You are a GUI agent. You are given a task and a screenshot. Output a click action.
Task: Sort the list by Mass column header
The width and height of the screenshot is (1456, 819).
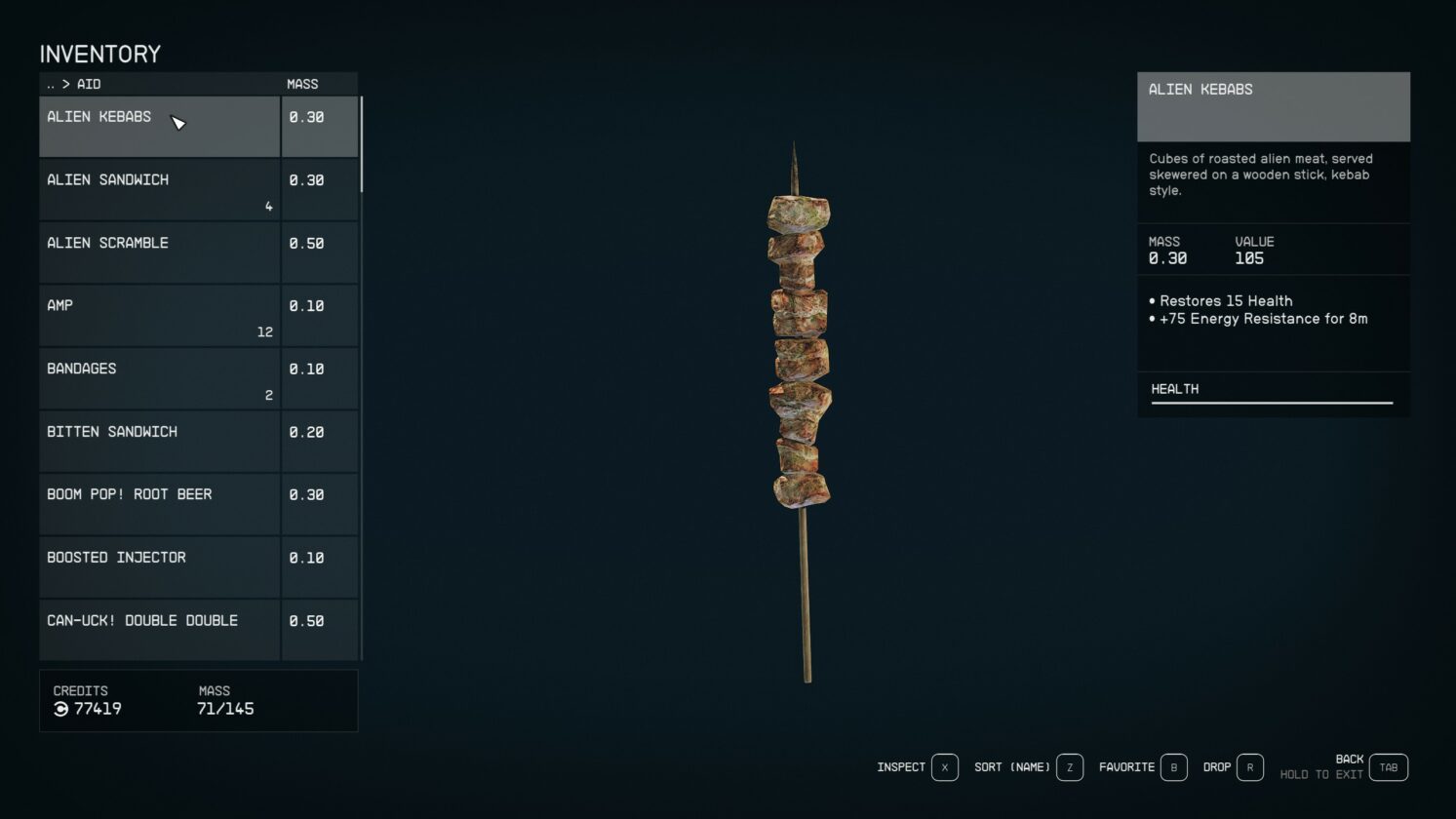point(302,84)
